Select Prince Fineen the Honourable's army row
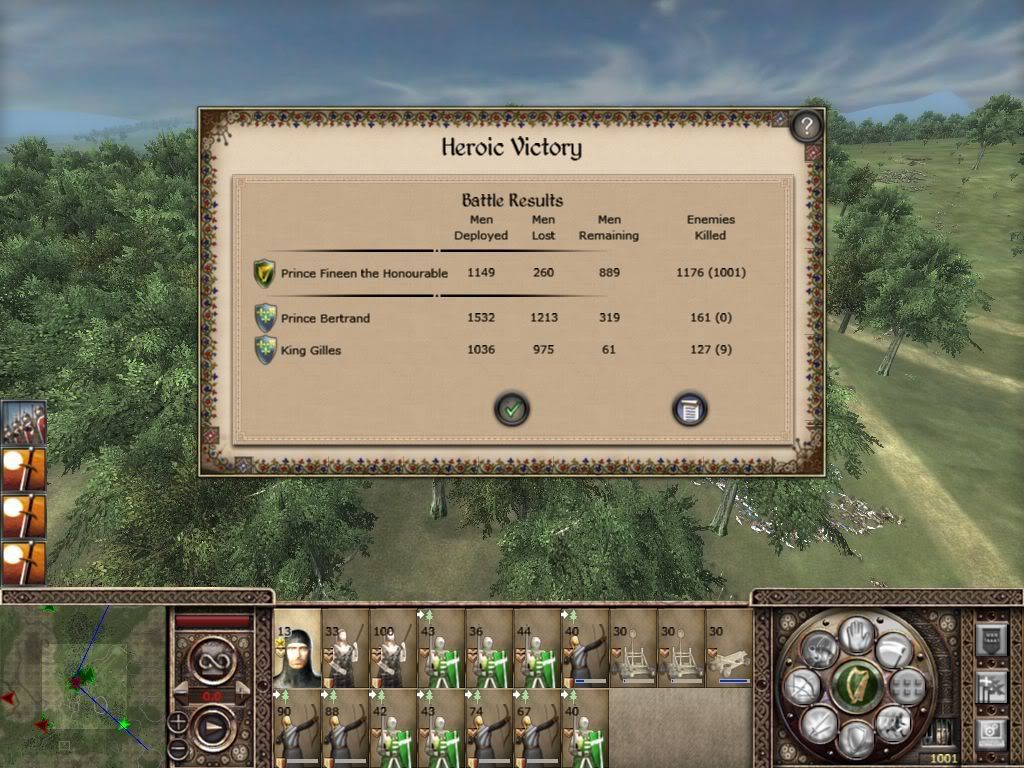 click(364, 273)
